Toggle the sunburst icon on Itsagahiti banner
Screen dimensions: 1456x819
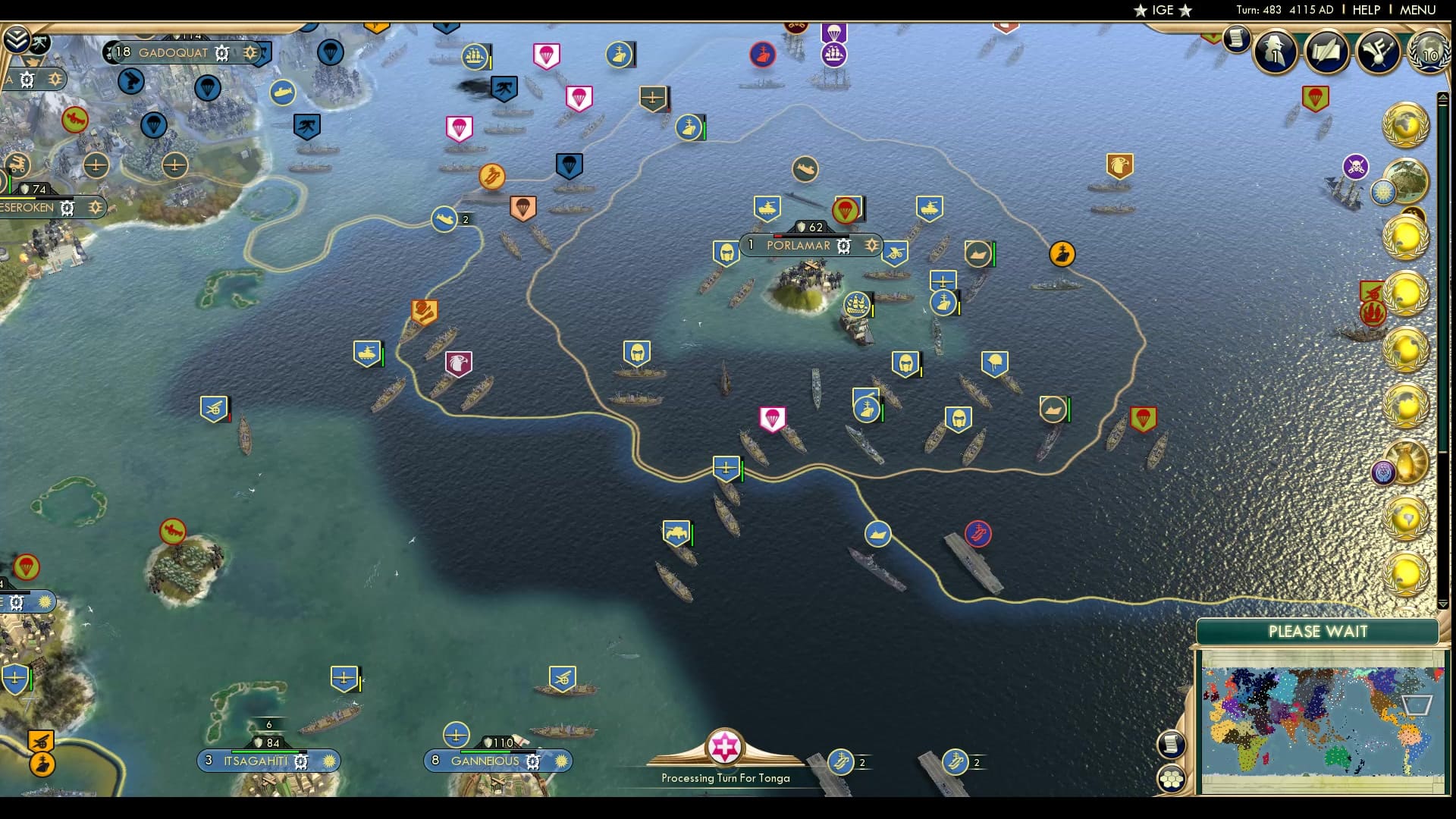coord(328,761)
